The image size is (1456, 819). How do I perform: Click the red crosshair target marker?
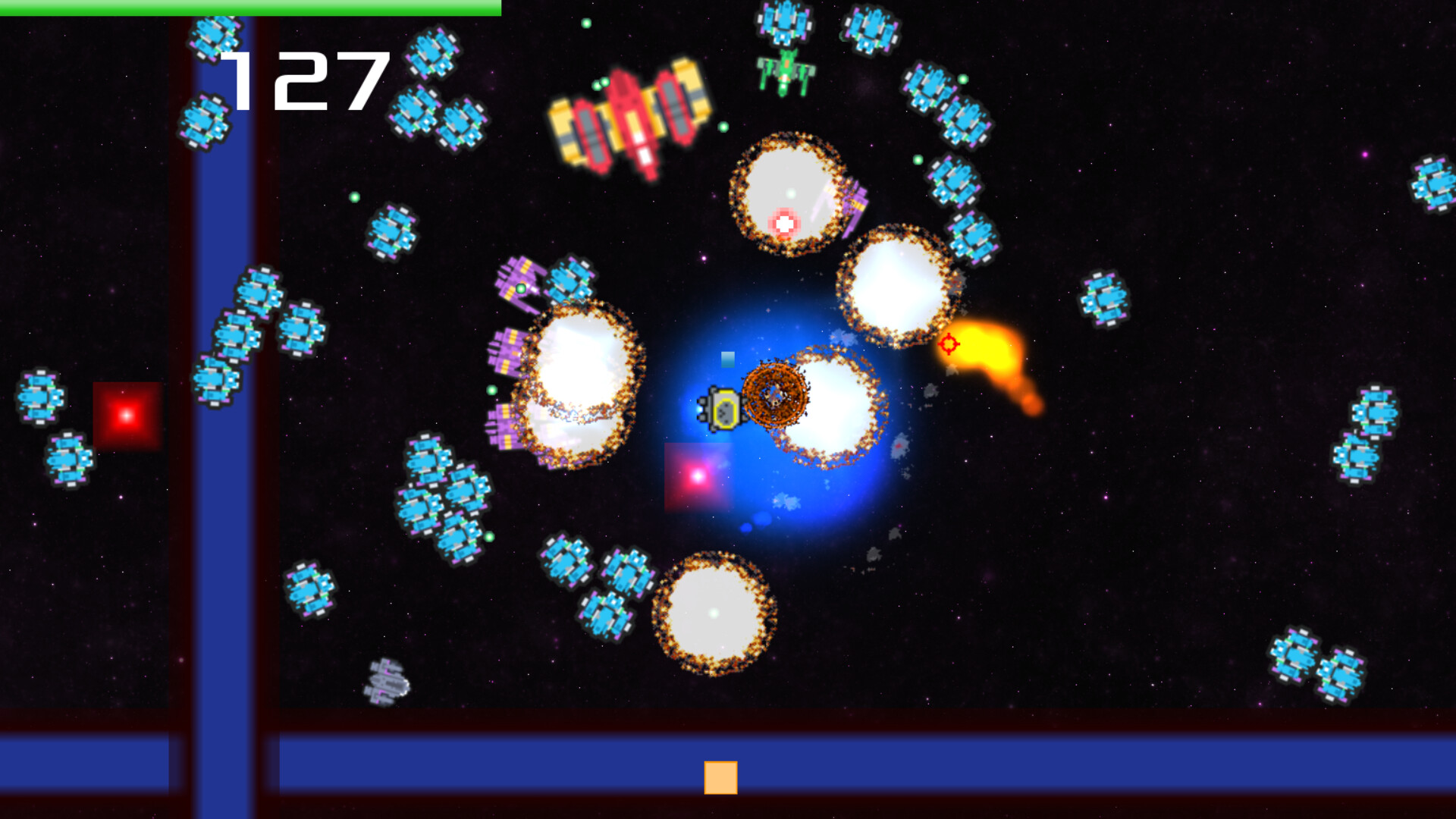(950, 345)
